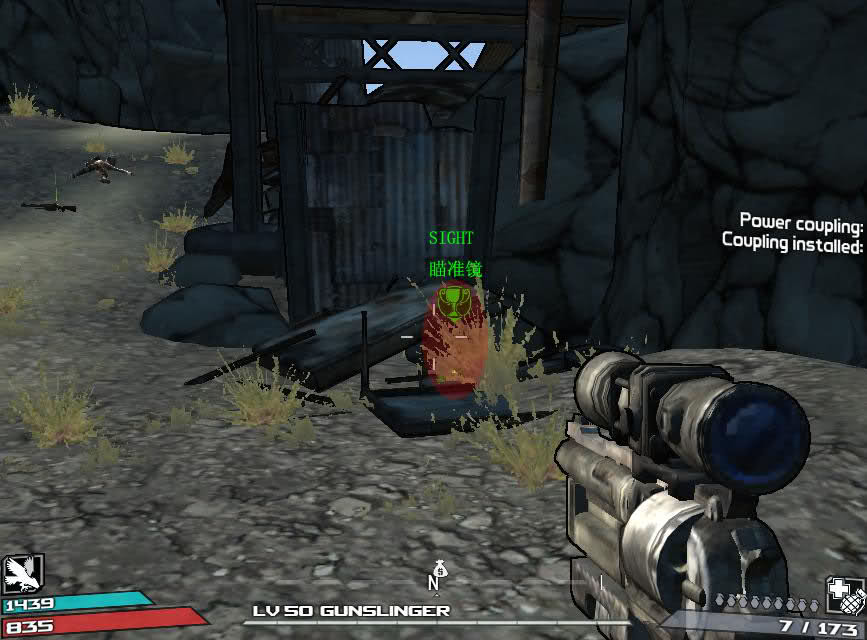
Task: Click the green trophy SIGHT marker
Action: coord(452,303)
